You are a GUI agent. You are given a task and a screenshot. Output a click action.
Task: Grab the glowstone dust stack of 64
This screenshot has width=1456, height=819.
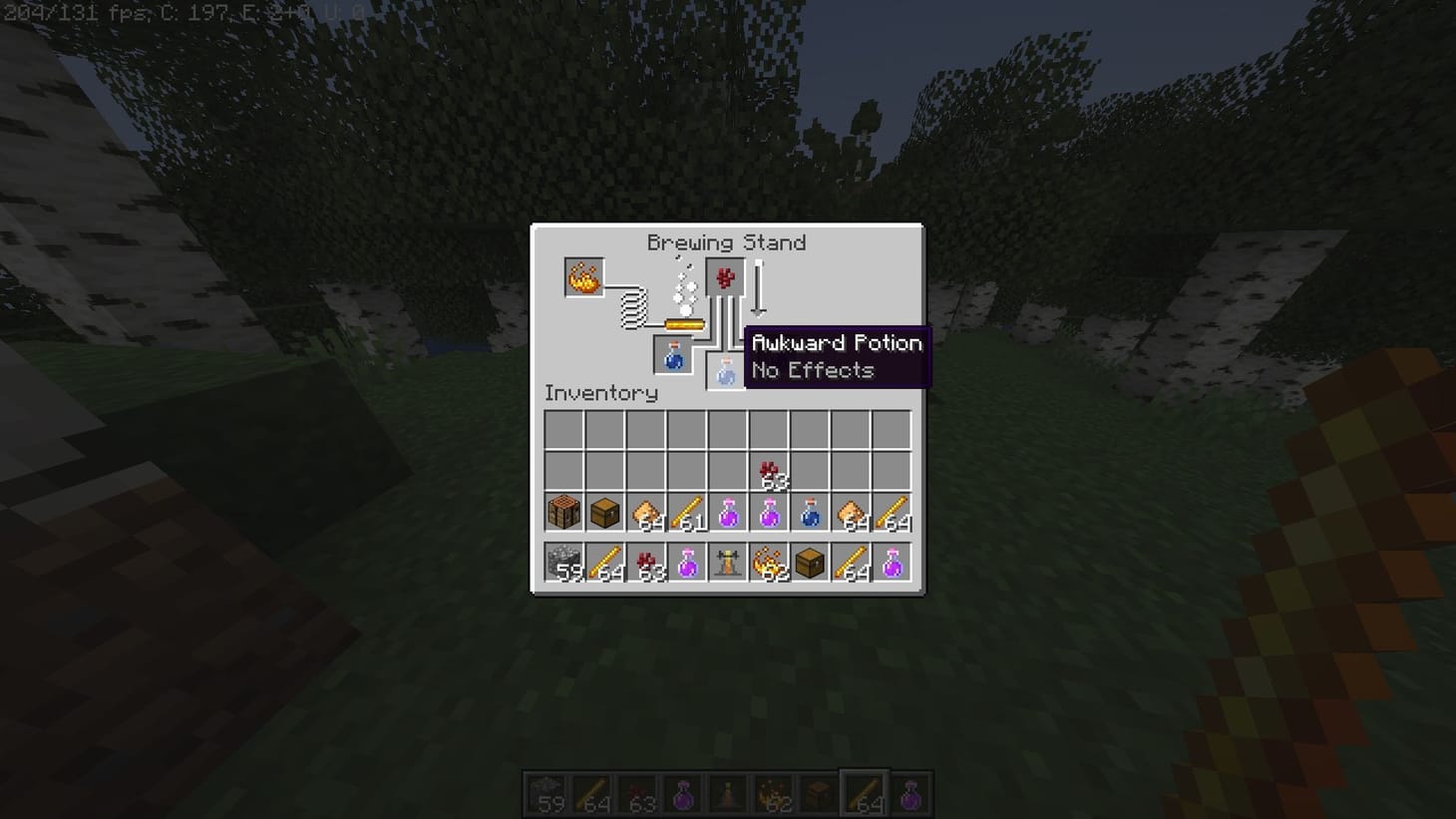pyautogui.click(x=643, y=511)
